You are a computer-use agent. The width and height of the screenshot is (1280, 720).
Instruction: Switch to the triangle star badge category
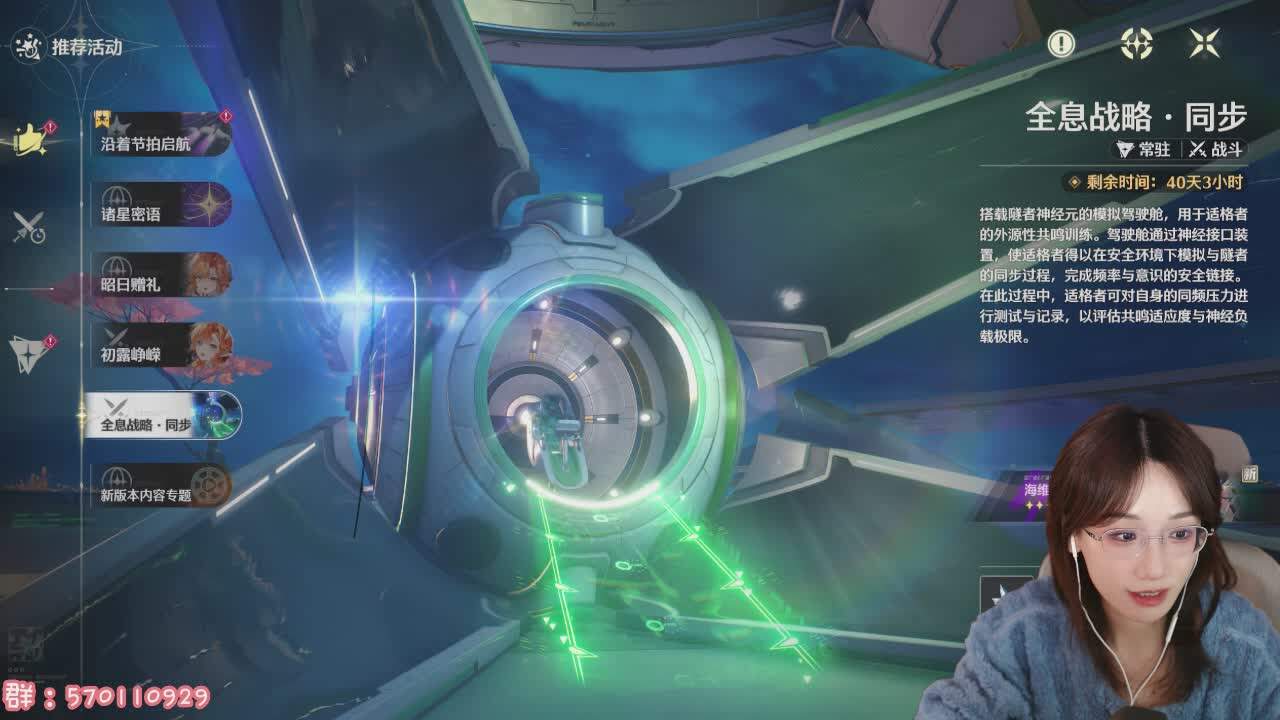29,351
